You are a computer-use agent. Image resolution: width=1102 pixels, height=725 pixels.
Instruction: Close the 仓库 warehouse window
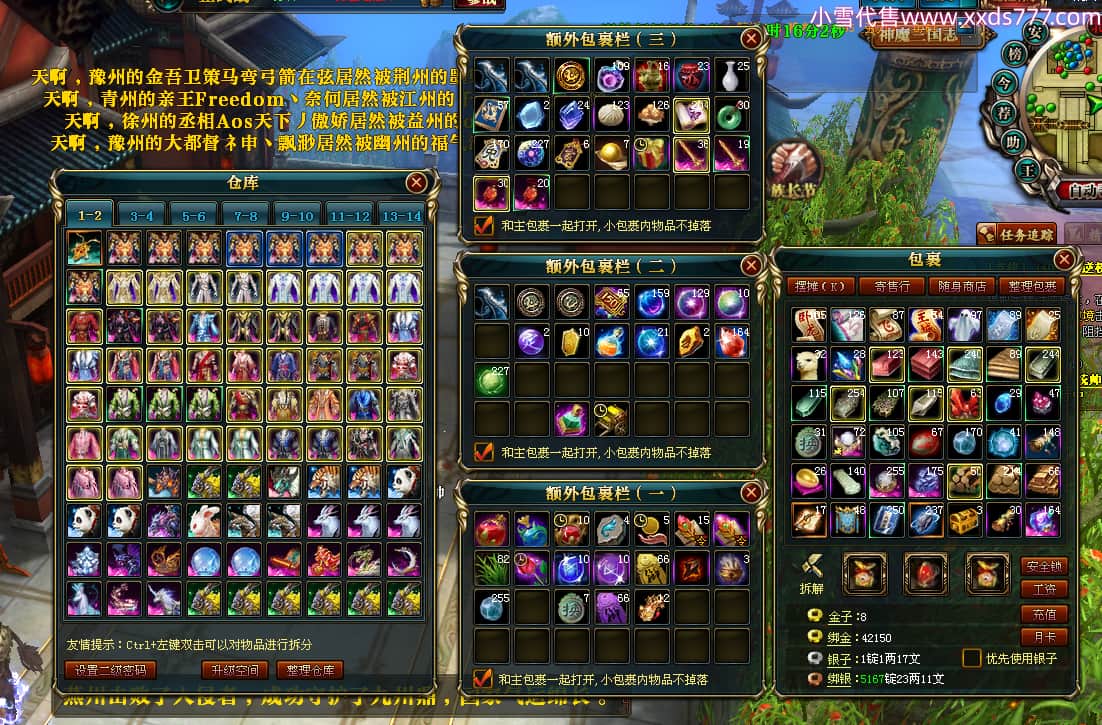(x=416, y=182)
